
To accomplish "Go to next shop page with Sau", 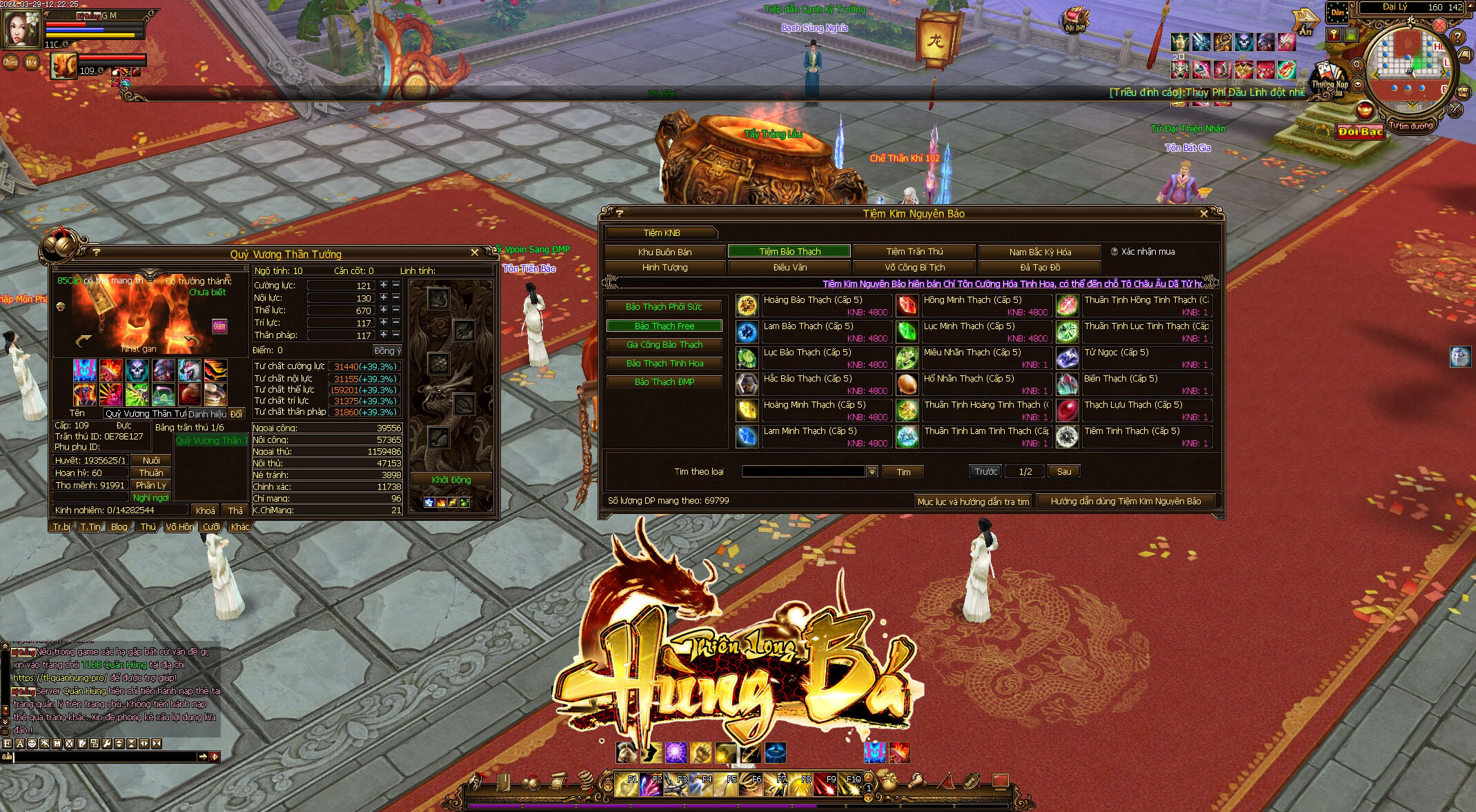I will tap(1063, 472).
